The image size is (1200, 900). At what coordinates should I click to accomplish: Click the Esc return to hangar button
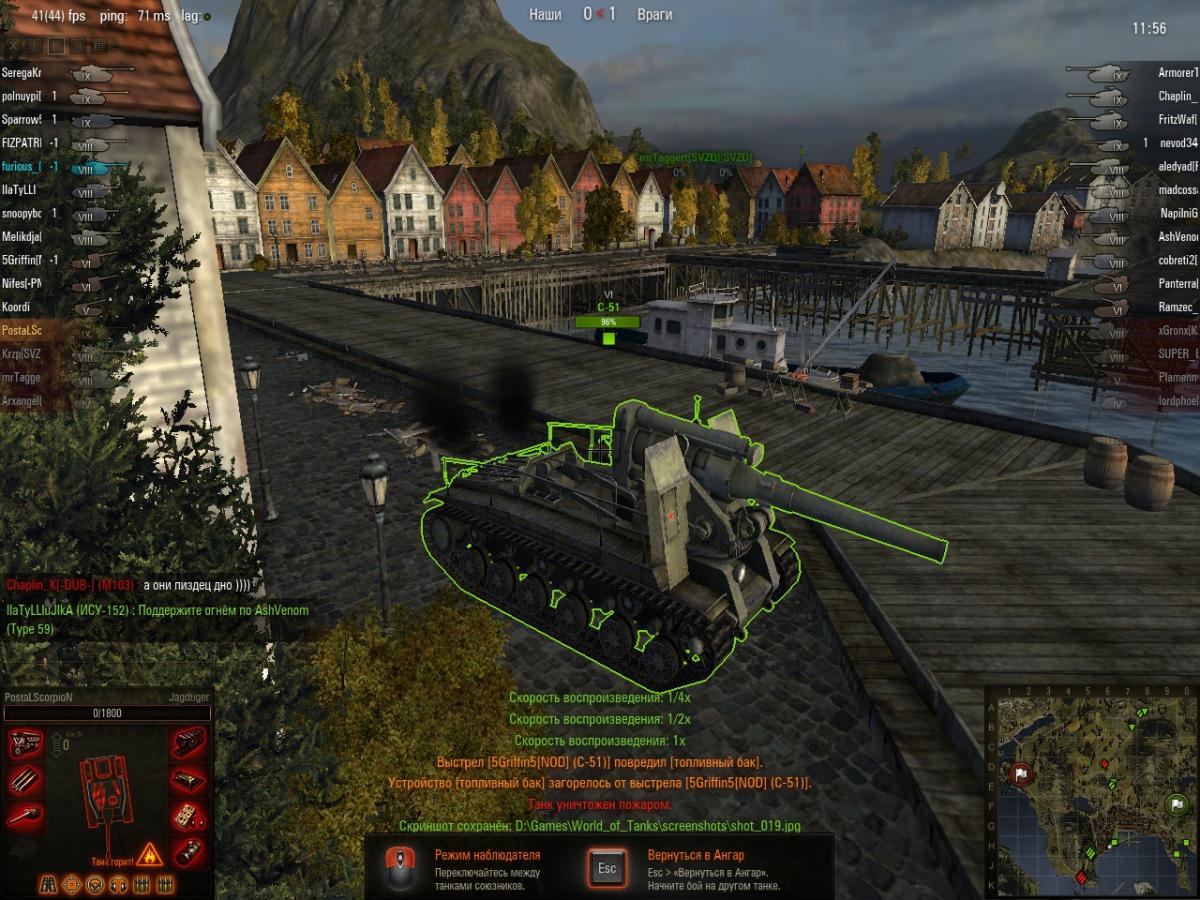[607, 867]
